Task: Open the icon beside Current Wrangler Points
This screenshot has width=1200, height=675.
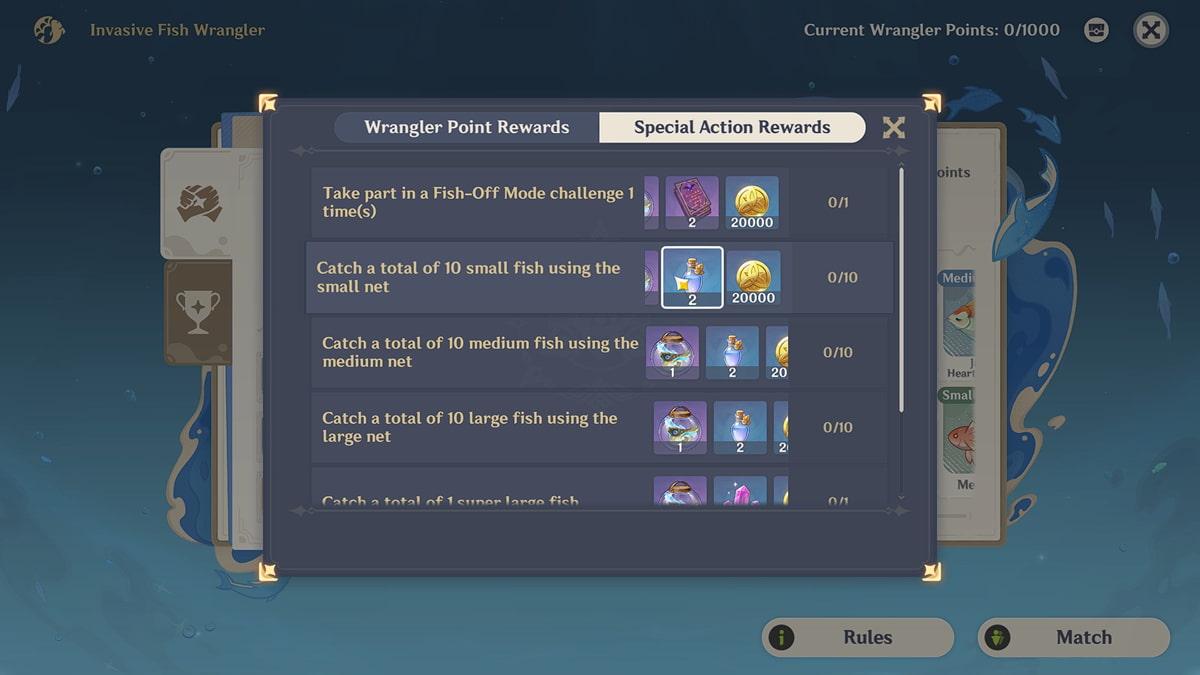Action: click(x=1096, y=30)
